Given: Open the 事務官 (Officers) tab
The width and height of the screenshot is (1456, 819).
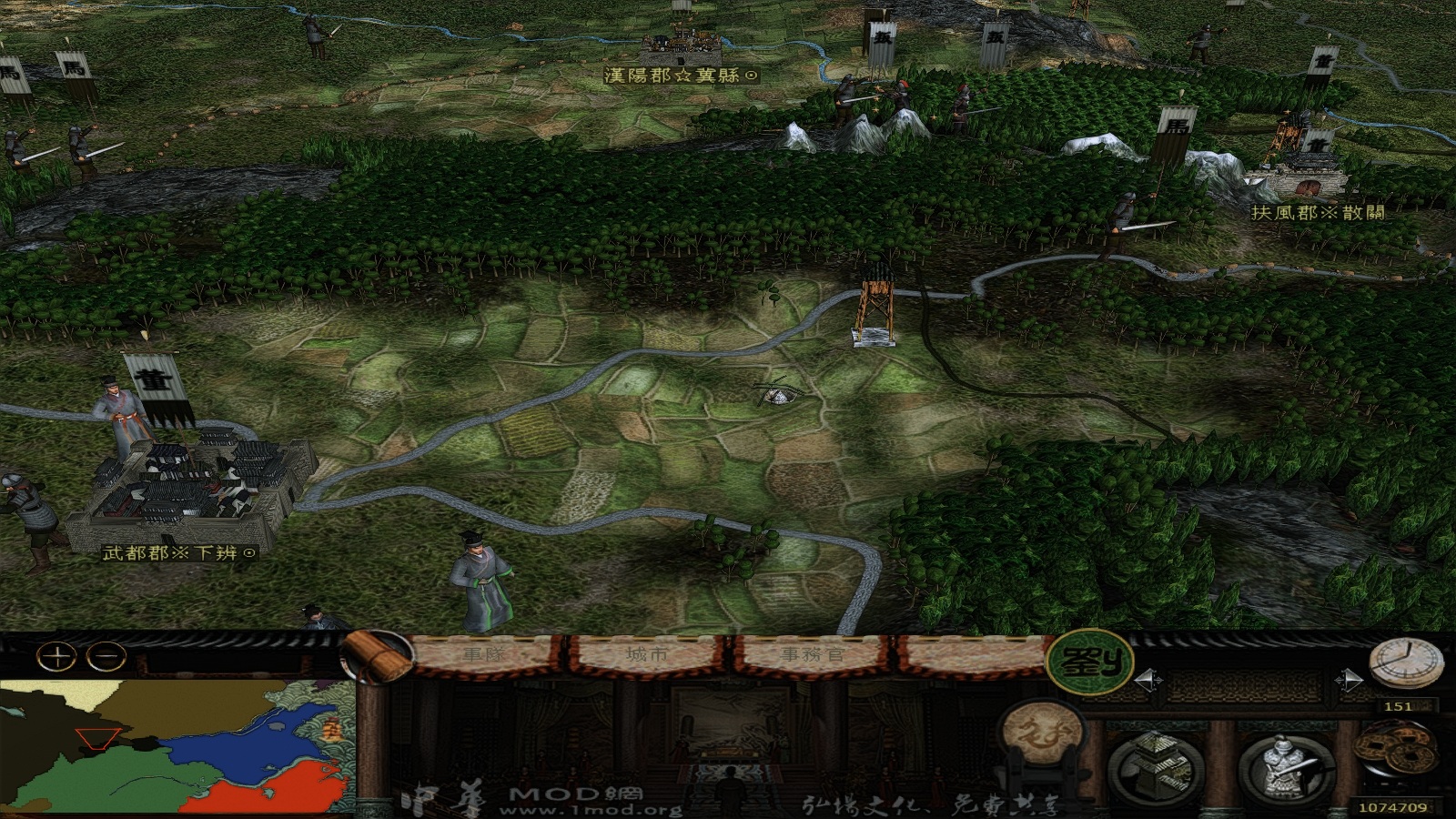Looking at the screenshot, I should click(x=813, y=652).
